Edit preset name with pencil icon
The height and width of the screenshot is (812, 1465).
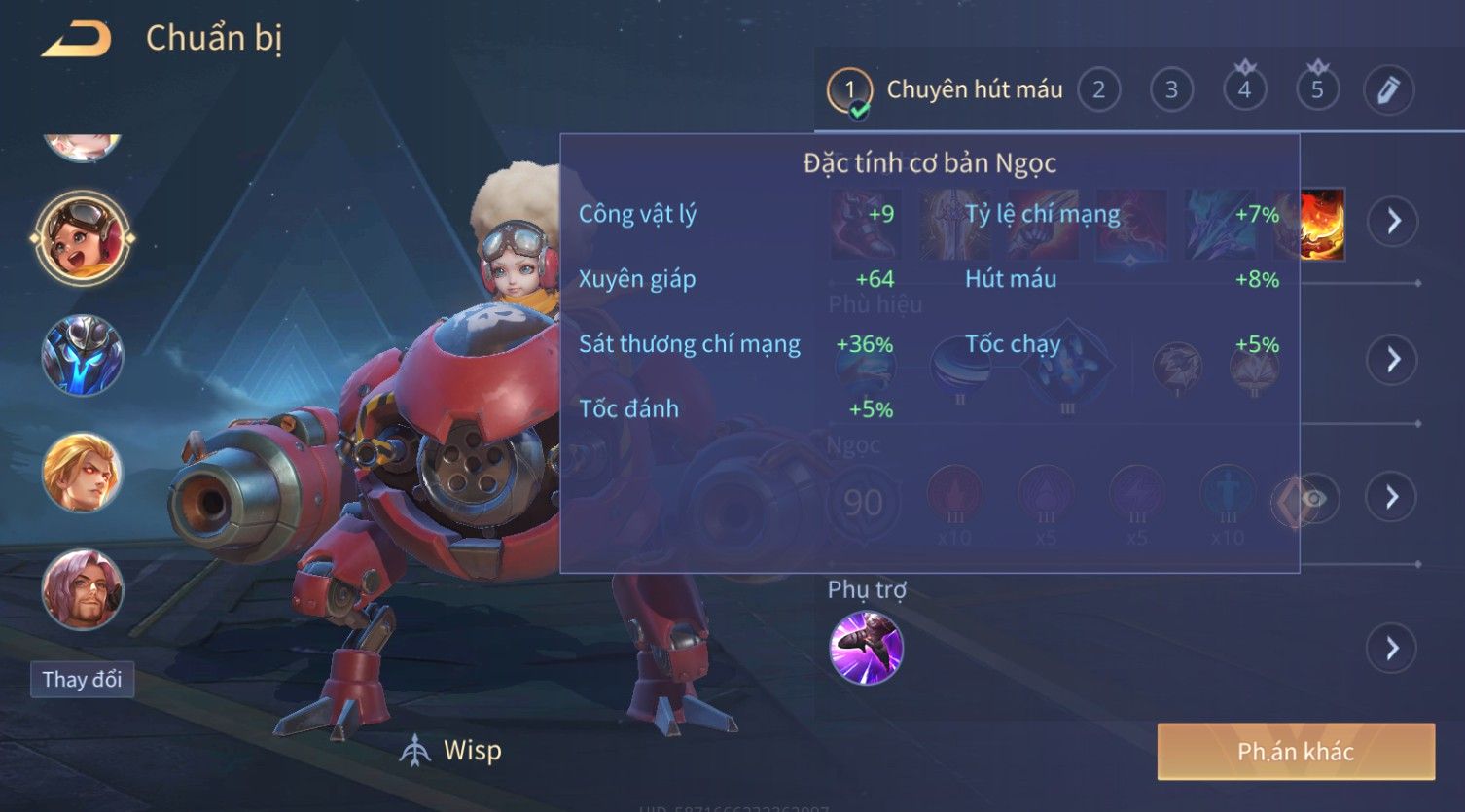1388,90
